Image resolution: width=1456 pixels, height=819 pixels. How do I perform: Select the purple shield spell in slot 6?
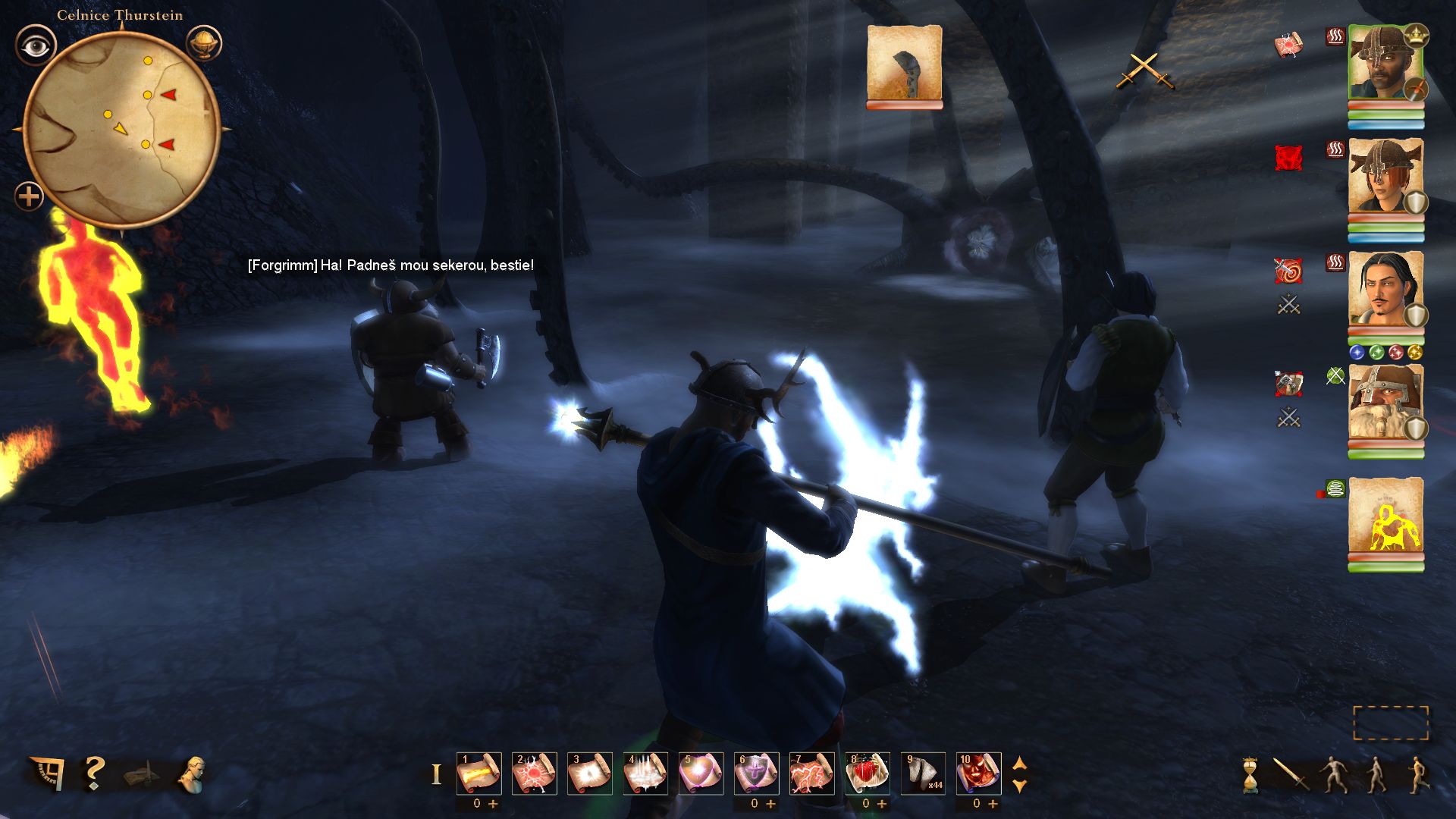tap(756, 773)
